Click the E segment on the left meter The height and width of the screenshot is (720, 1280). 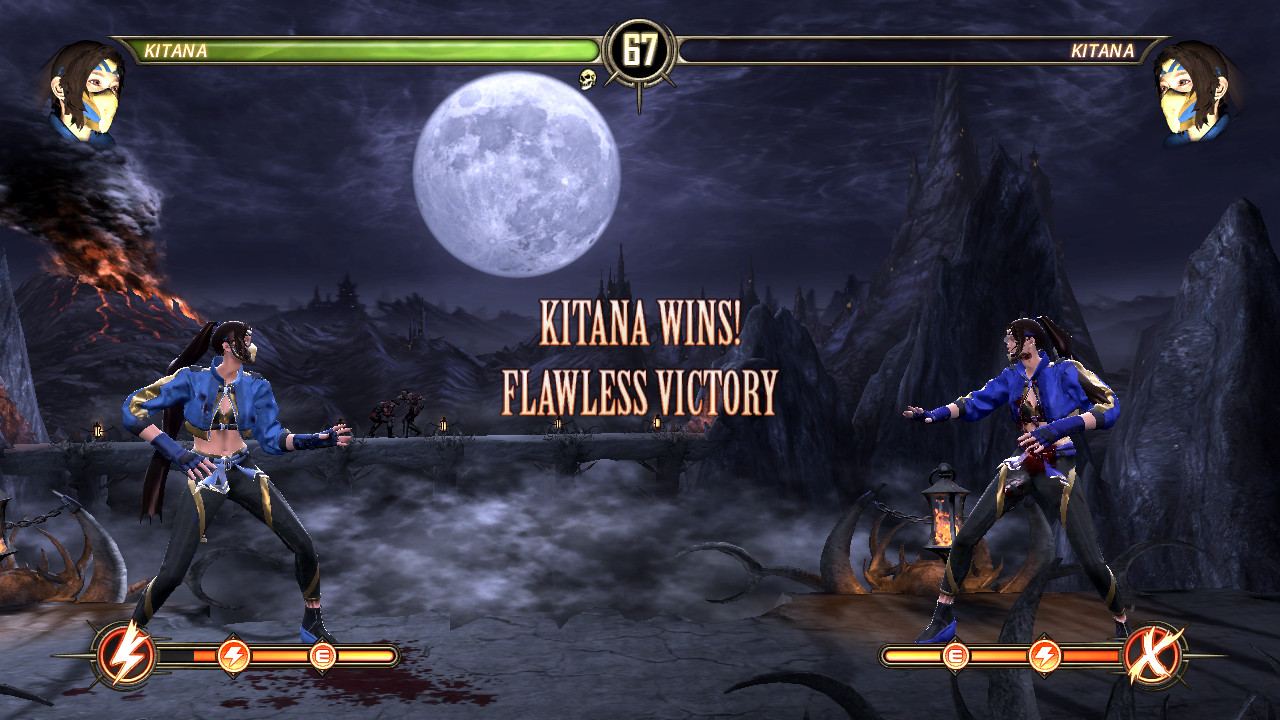tap(324, 655)
